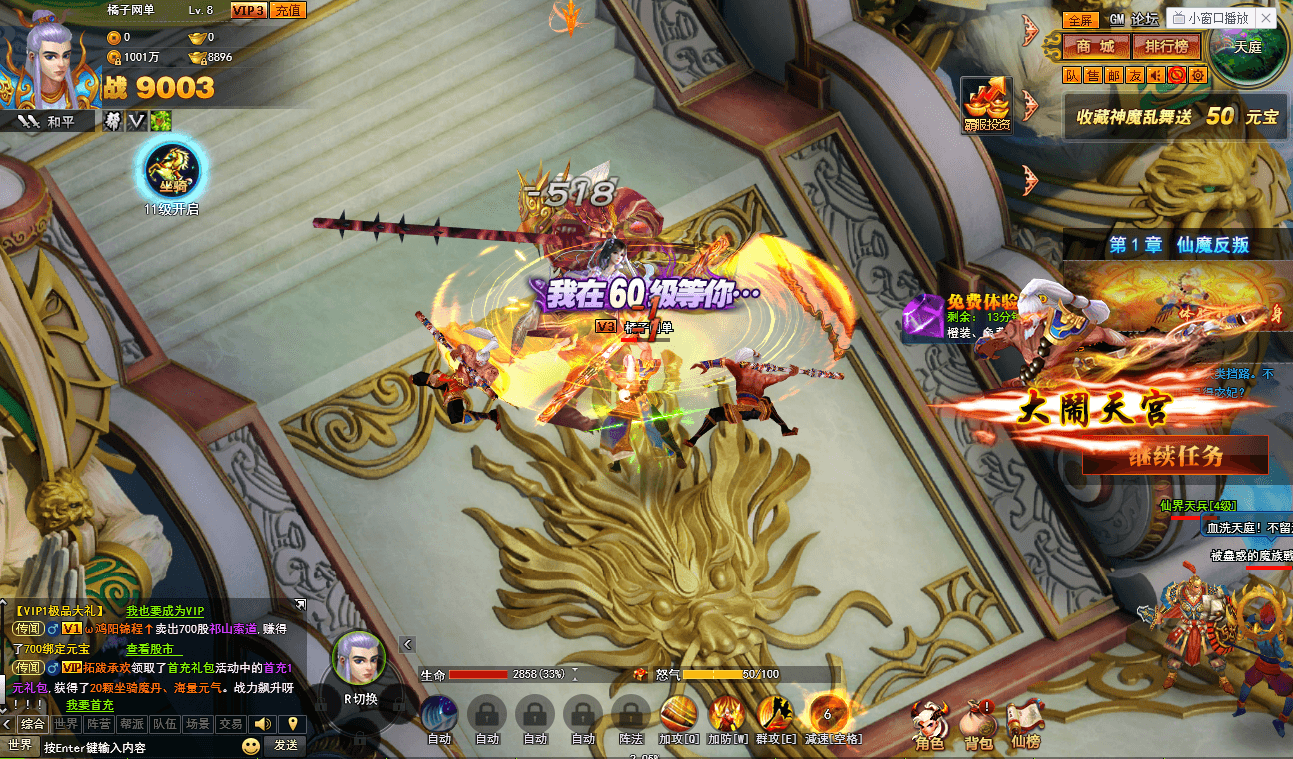Click the chat message input field

(140, 747)
